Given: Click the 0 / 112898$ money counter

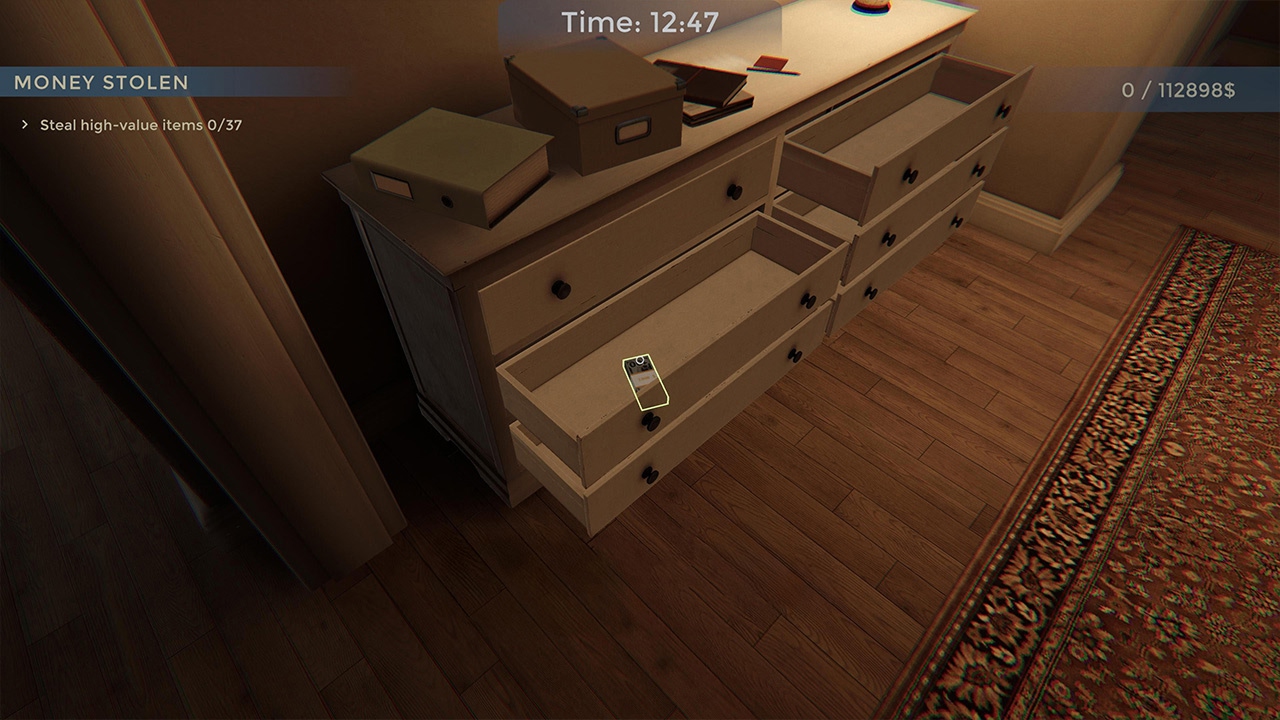Looking at the screenshot, I should point(1180,89).
